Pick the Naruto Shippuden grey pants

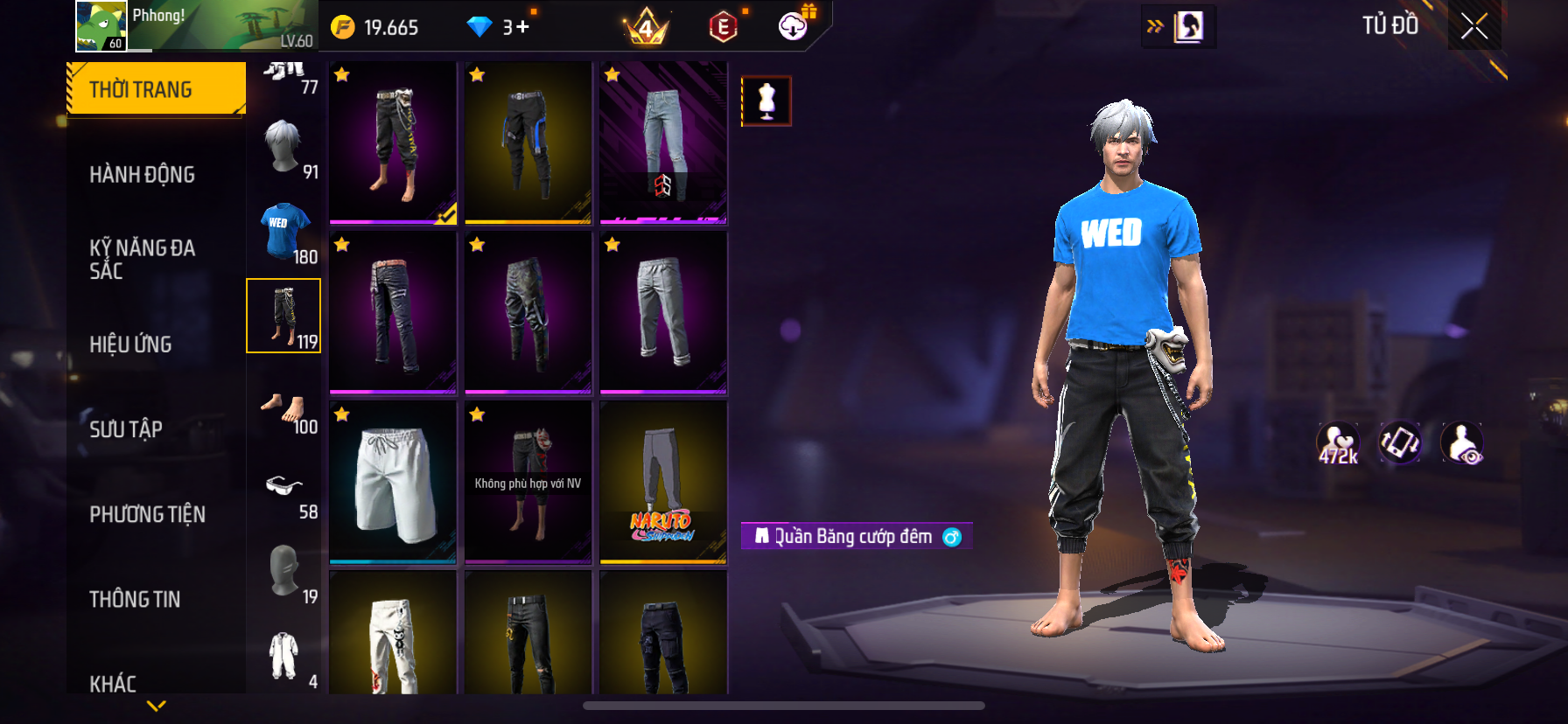[663, 483]
